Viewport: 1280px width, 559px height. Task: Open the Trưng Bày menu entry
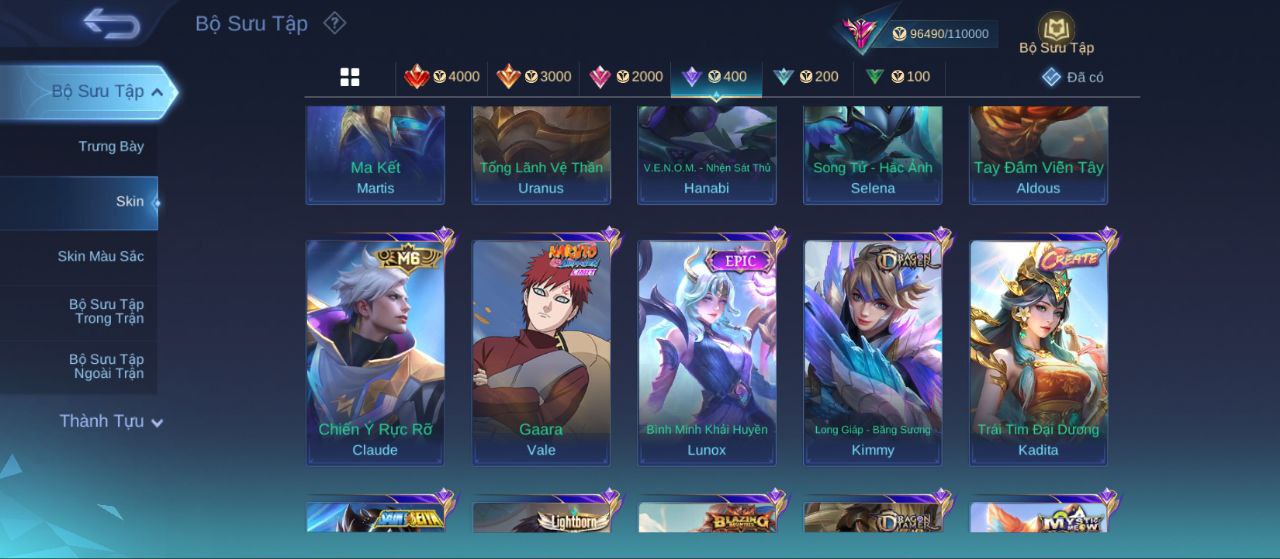coord(111,147)
